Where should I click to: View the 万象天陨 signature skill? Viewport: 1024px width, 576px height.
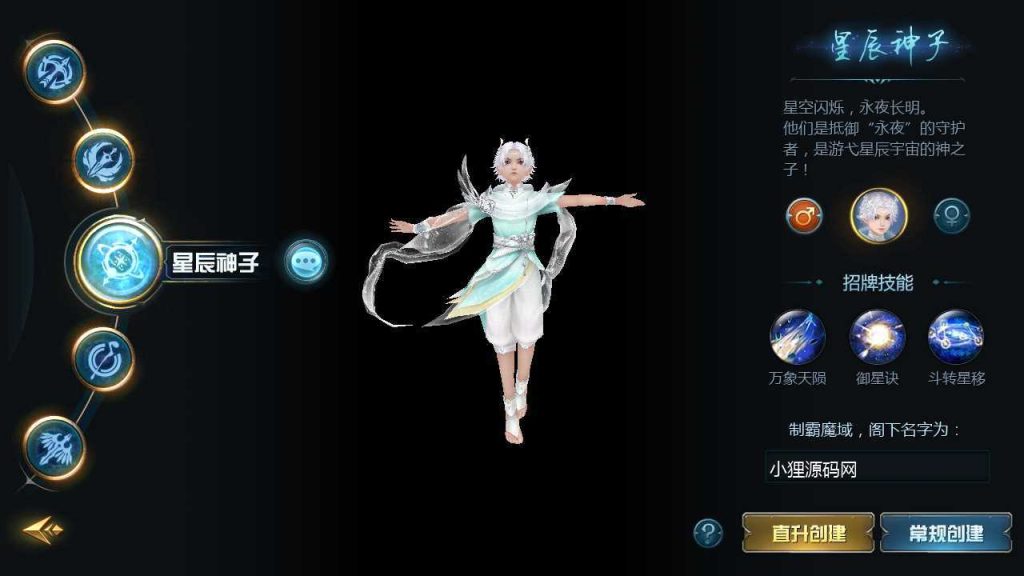(798, 337)
